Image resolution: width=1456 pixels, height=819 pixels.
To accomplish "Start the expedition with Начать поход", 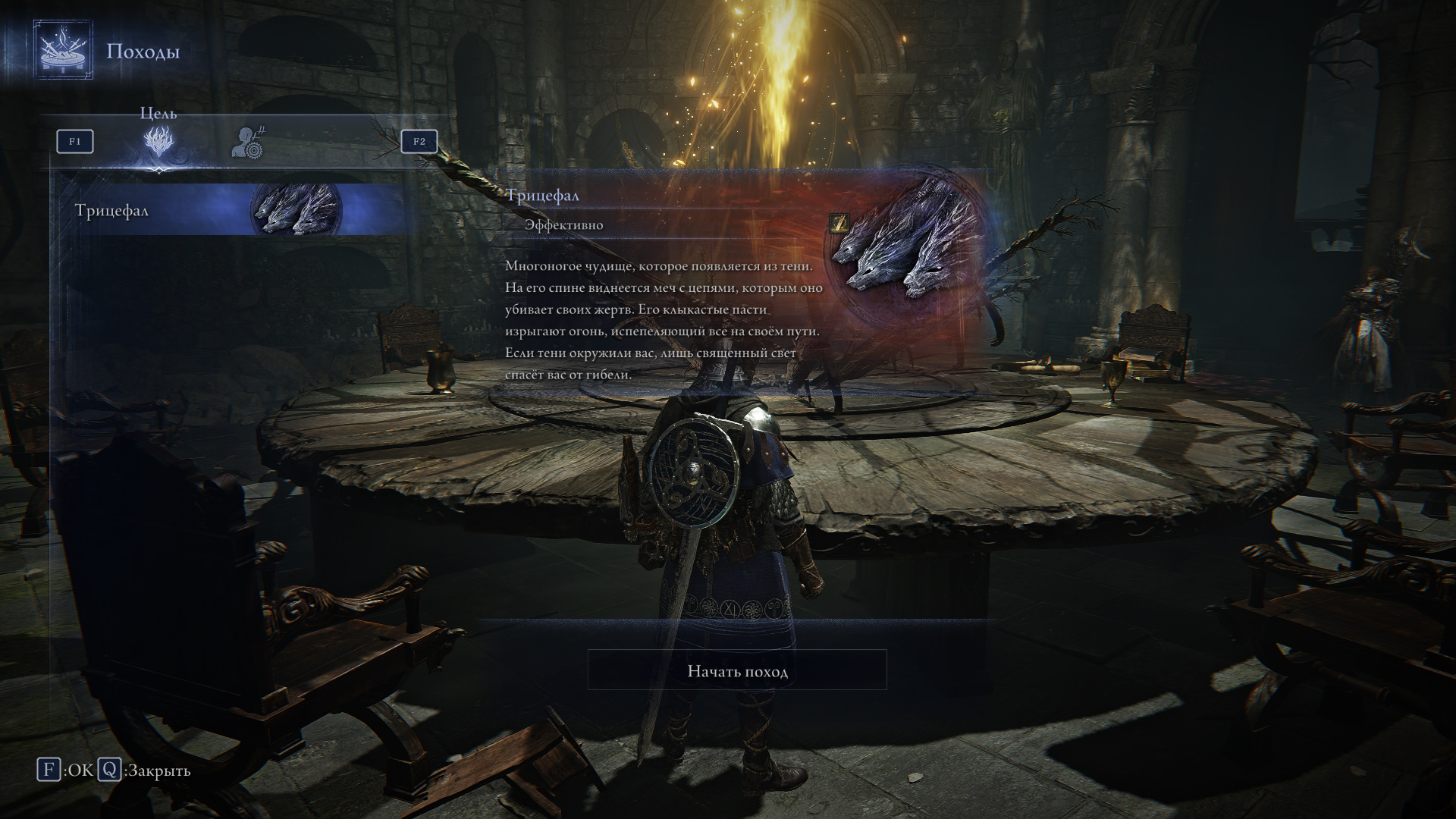I will 737,670.
